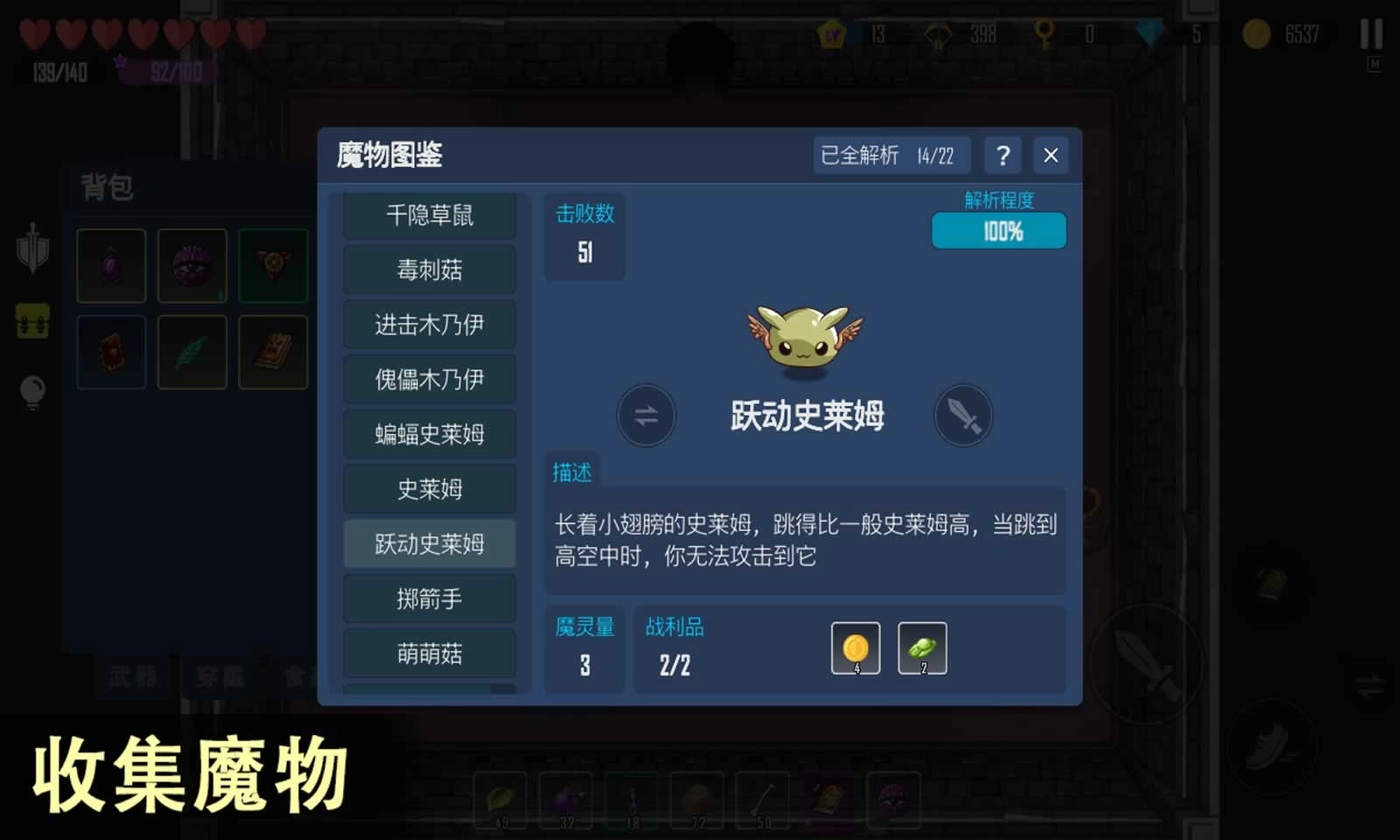Click the swap arrows icon left of the monster

[647, 416]
